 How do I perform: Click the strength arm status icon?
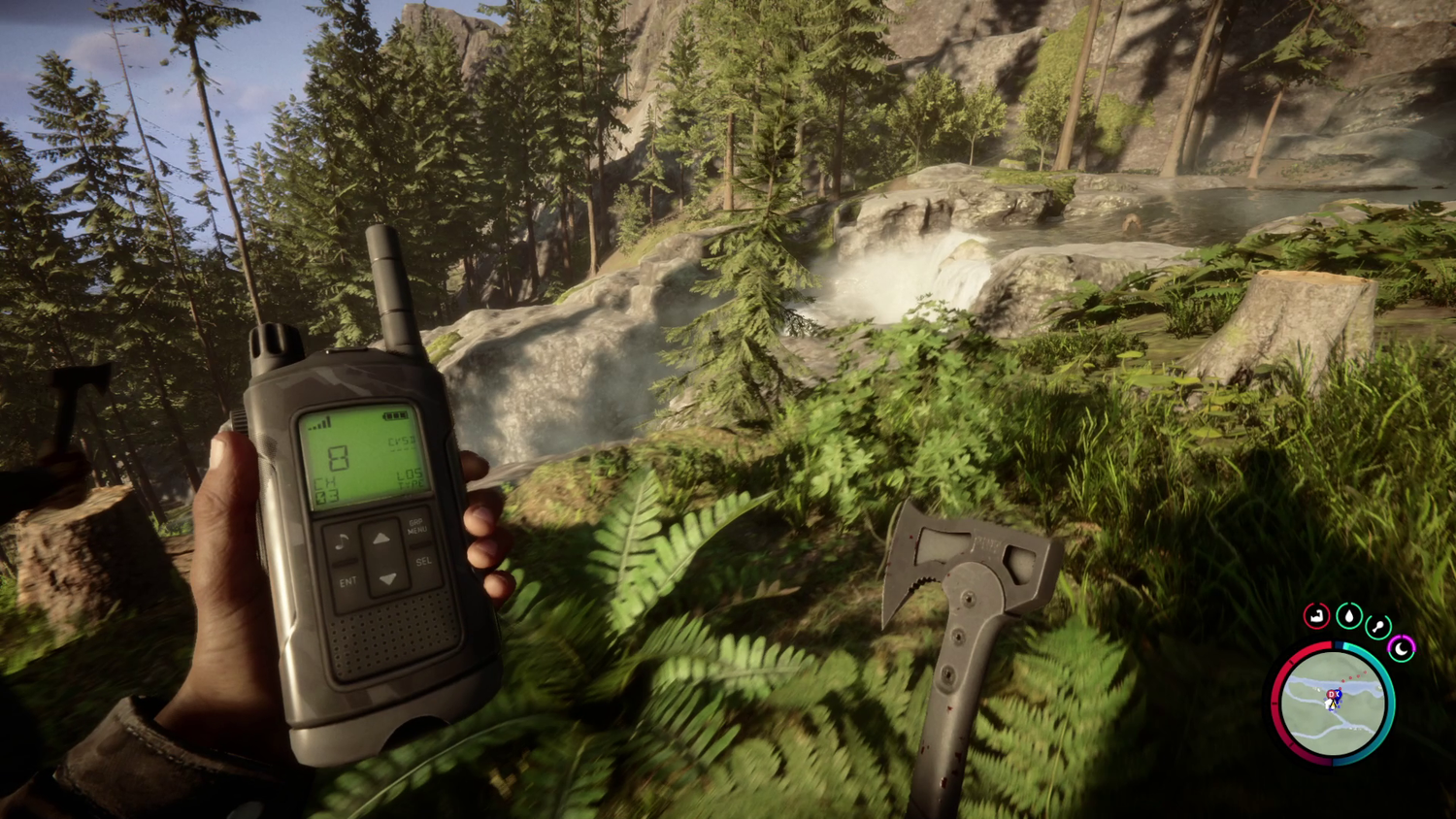(1316, 615)
